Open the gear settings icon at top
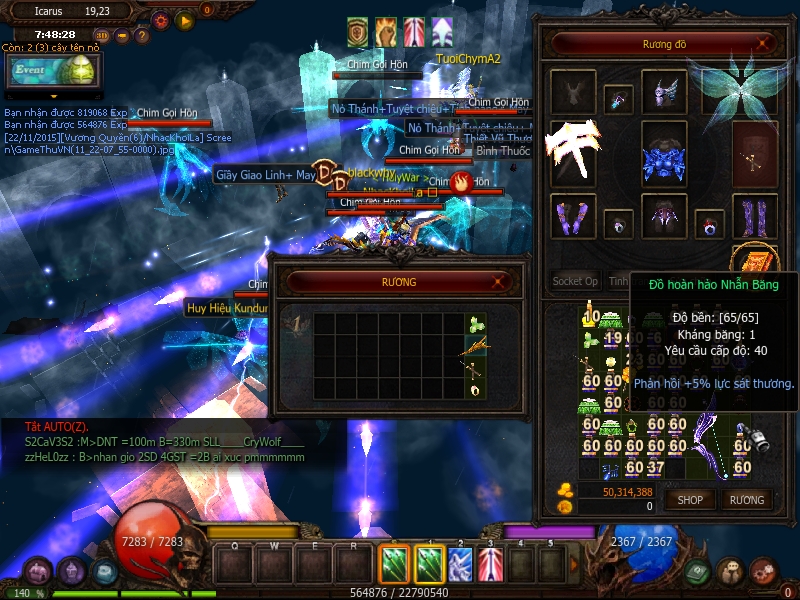 (161, 19)
